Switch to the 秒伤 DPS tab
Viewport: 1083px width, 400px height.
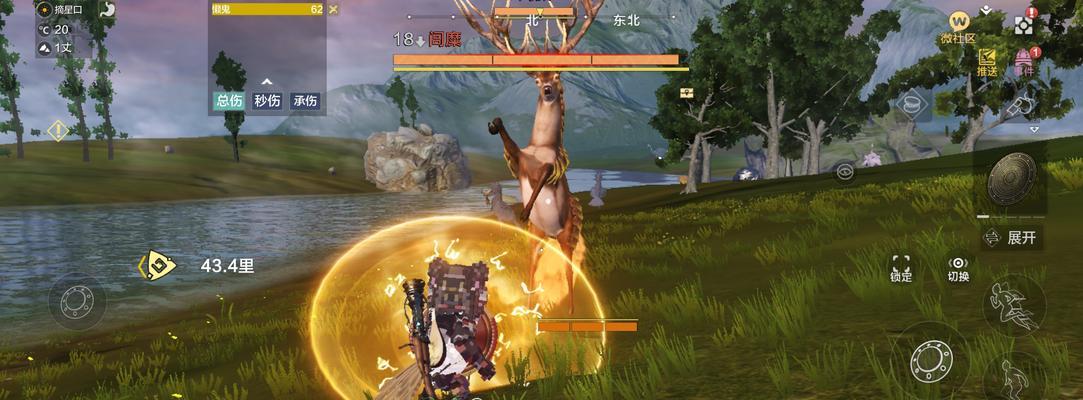pyautogui.click(x=267, y=101)
